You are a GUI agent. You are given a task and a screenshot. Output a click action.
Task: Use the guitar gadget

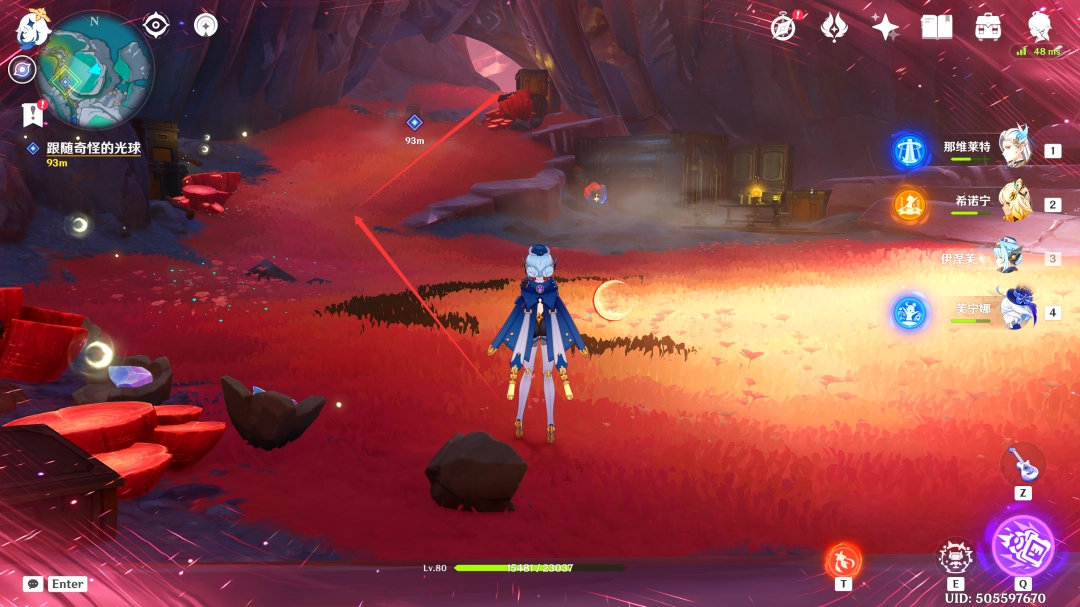click(1022, 463)
